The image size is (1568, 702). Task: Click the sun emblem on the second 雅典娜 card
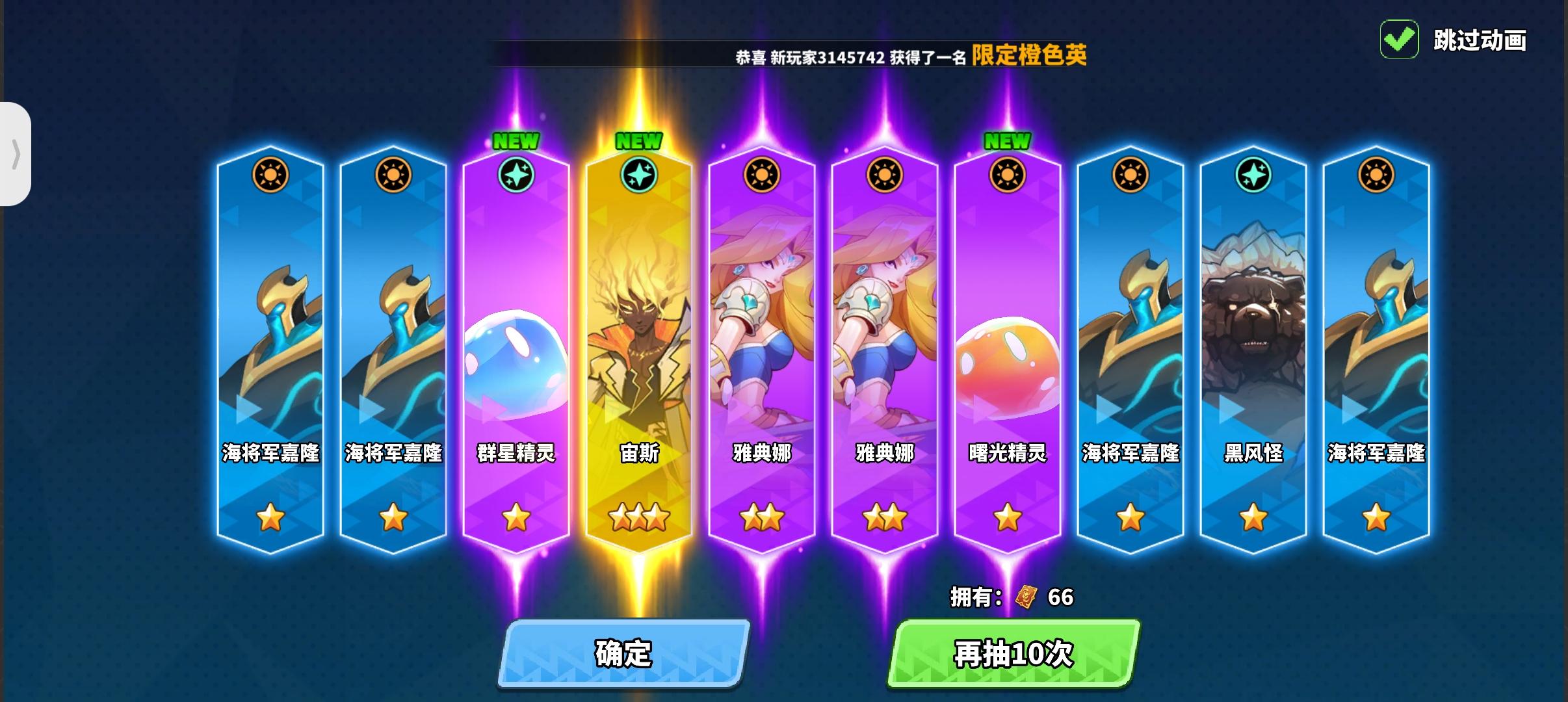pos(884,175)
